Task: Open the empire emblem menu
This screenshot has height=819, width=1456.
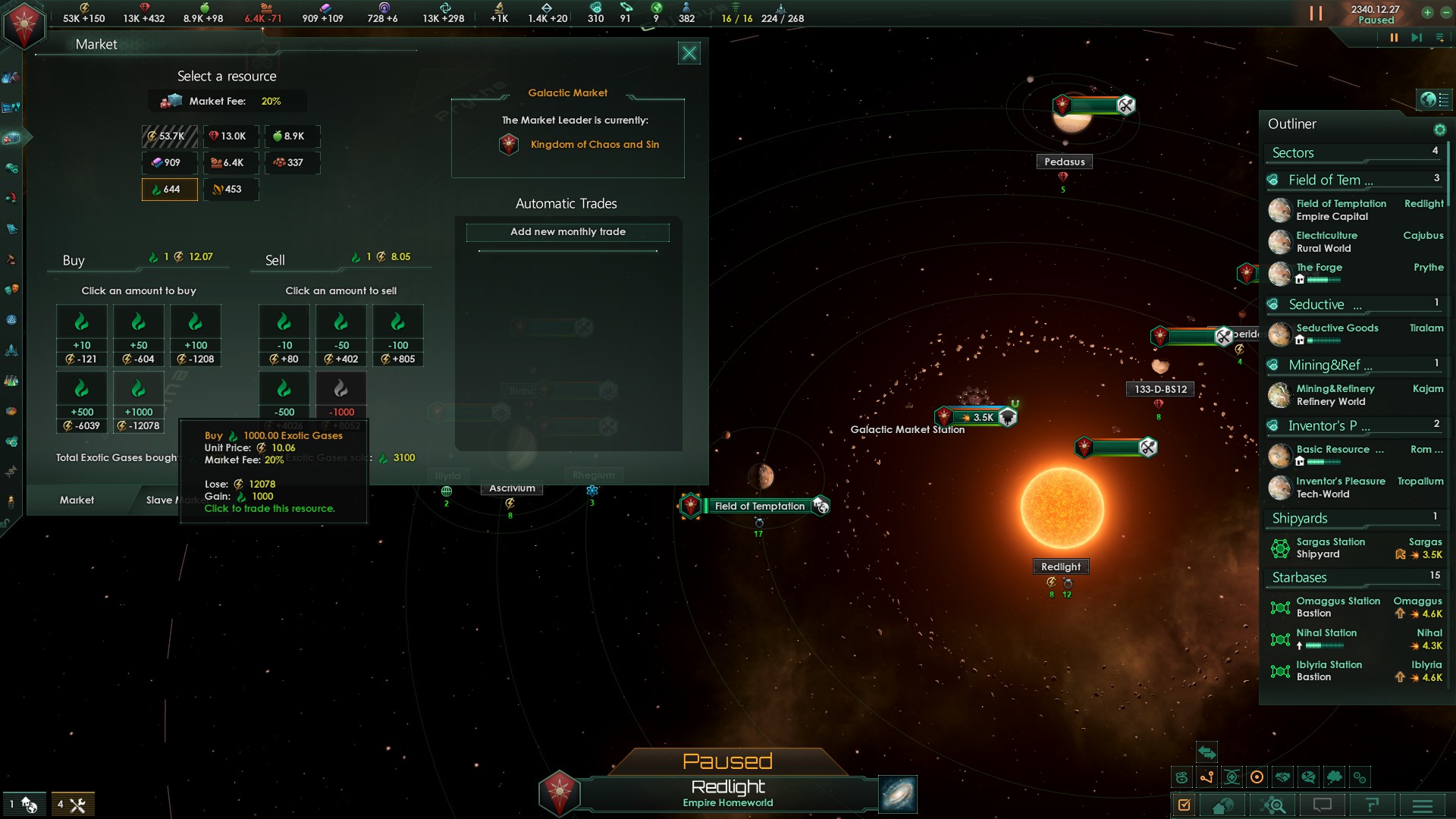Action: pos(24,24)
